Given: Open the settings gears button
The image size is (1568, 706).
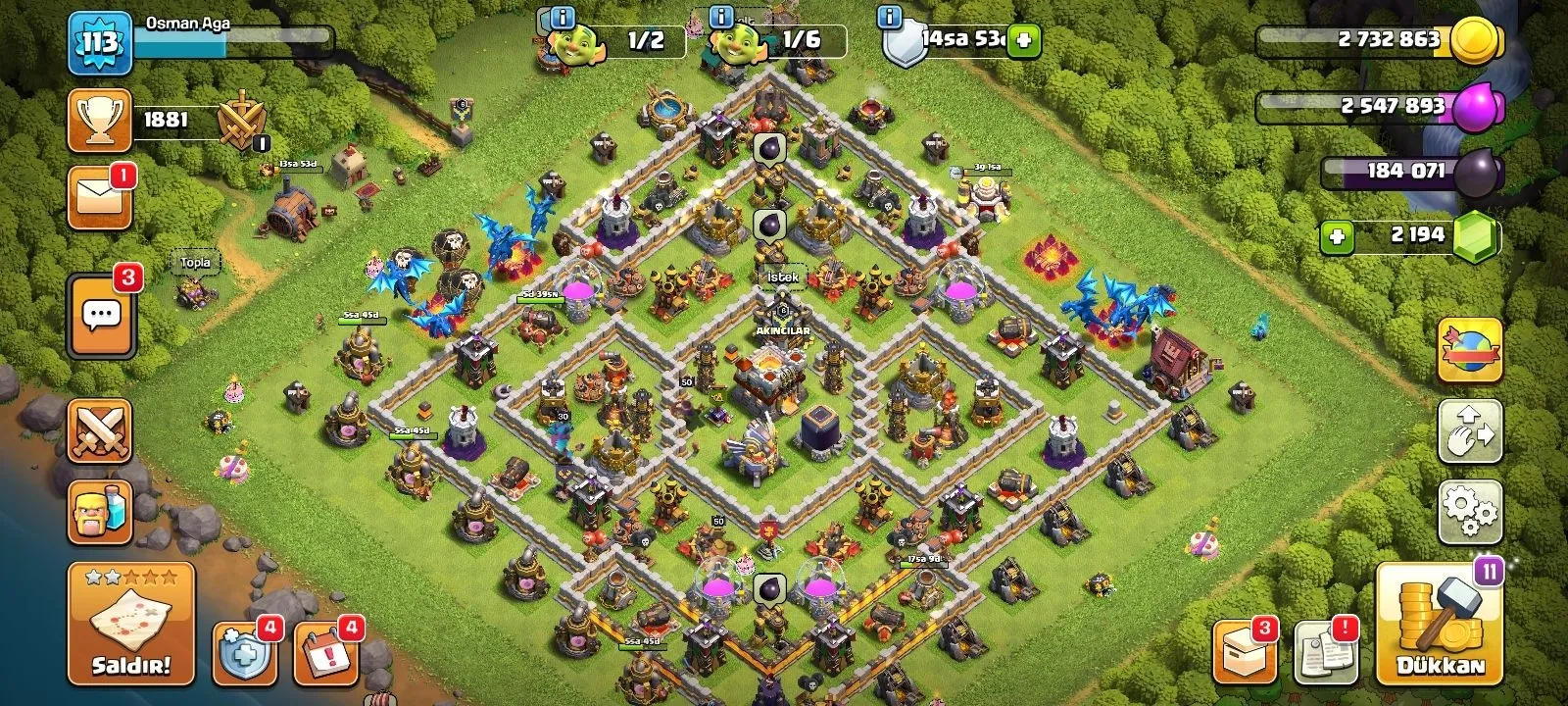Looking at the screenshot, I should click(1470, 510).
